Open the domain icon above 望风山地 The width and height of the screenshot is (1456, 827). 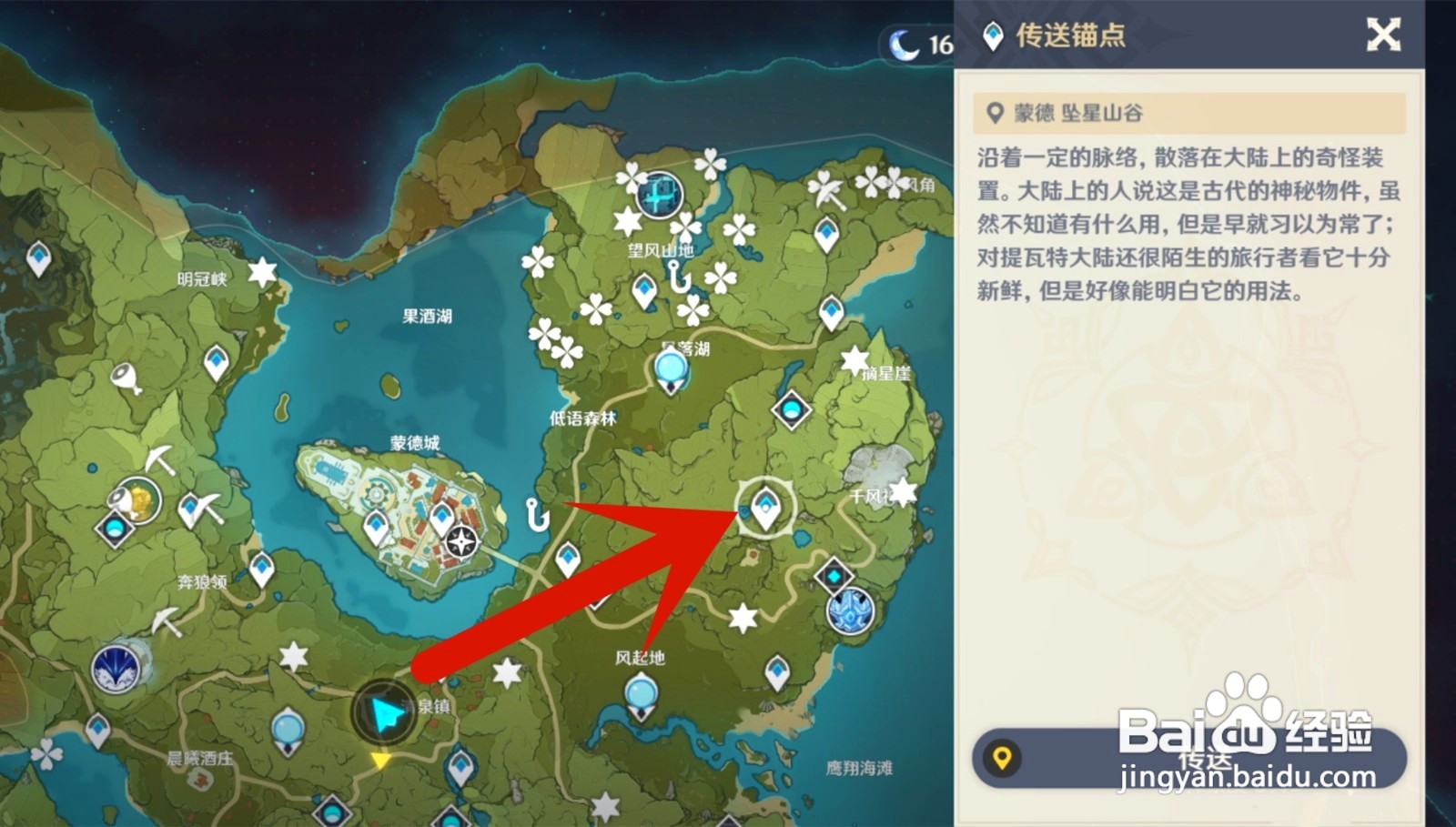coord(658,193)
